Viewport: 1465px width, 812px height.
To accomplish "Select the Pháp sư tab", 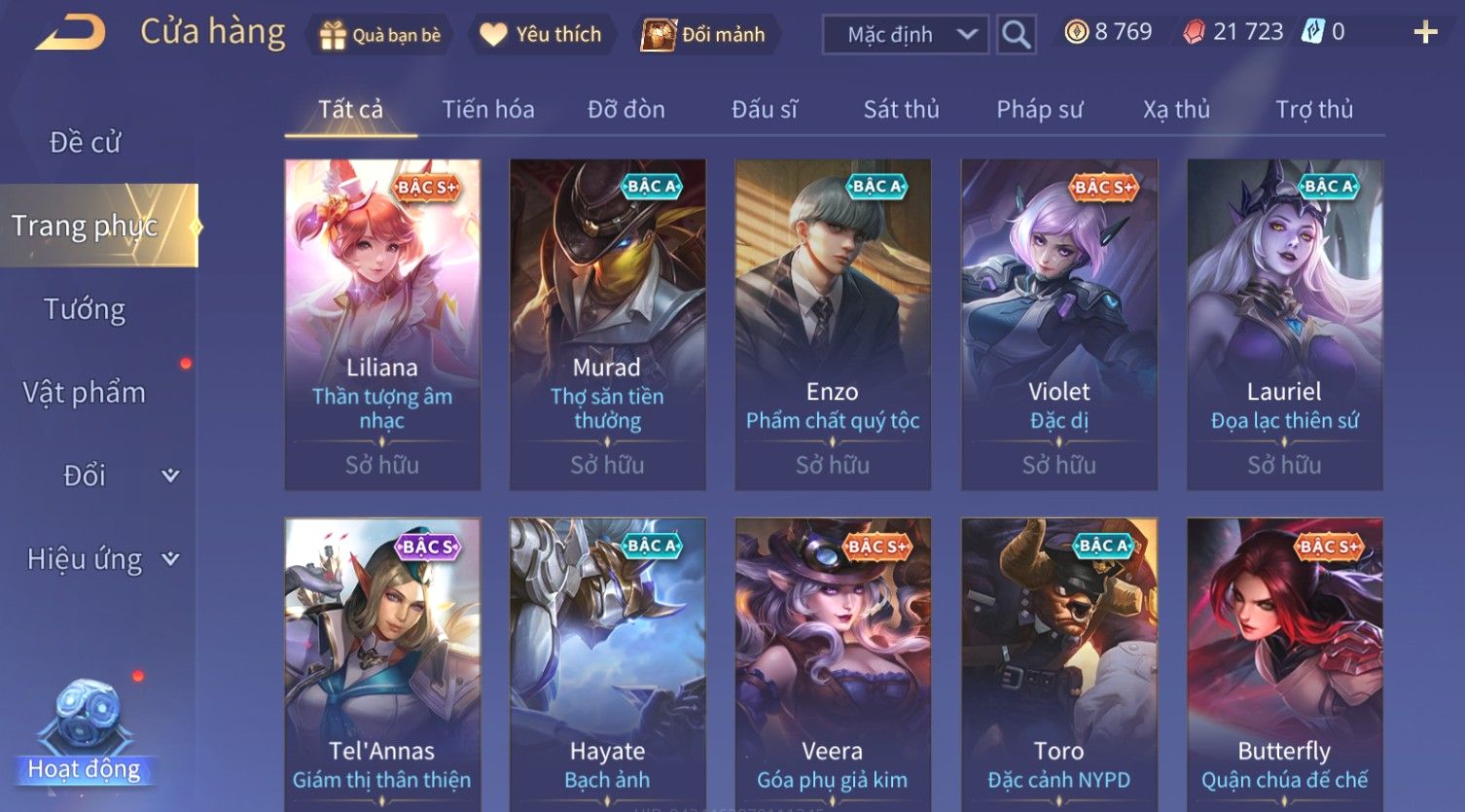I will 1039,109.
